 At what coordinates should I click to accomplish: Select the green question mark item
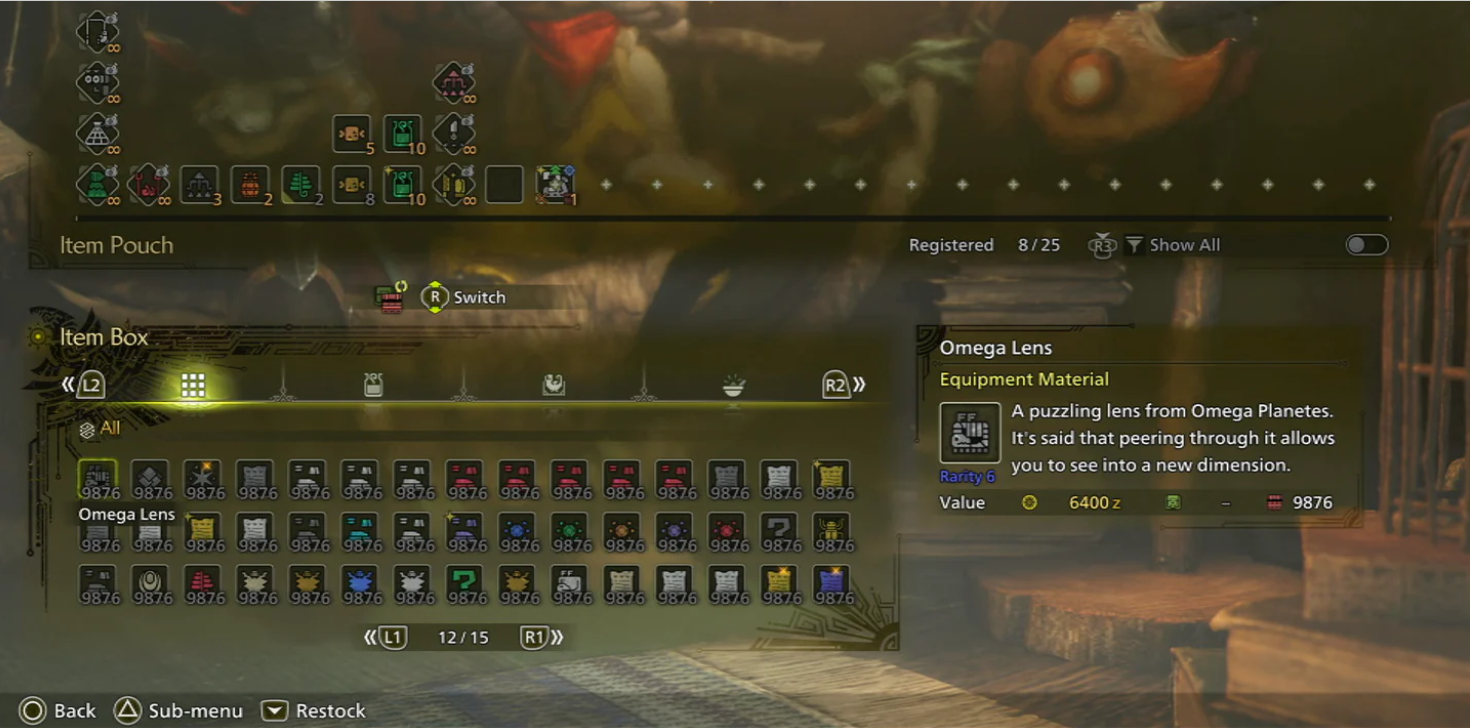(465, 584)
